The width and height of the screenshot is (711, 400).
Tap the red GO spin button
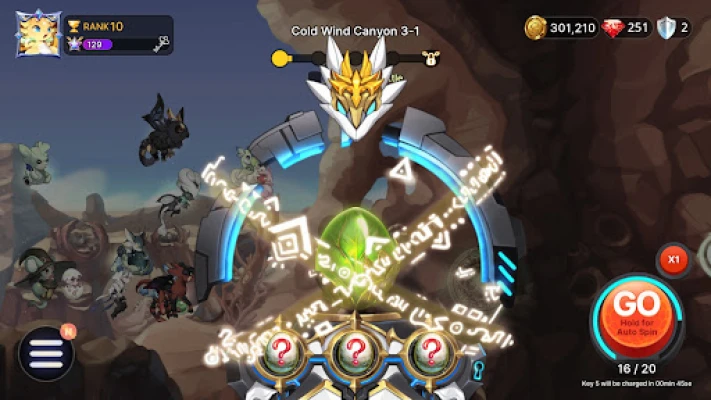(636, 311)
